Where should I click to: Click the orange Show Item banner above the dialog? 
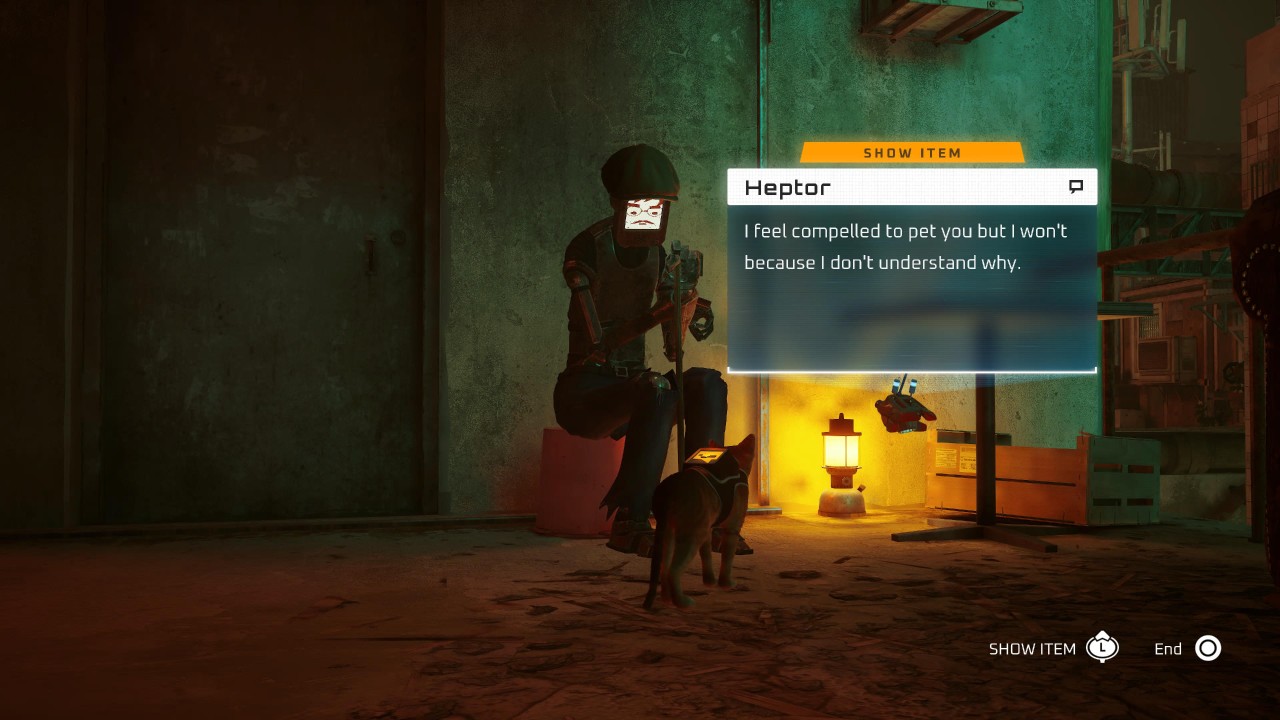(x=911, y=152)
